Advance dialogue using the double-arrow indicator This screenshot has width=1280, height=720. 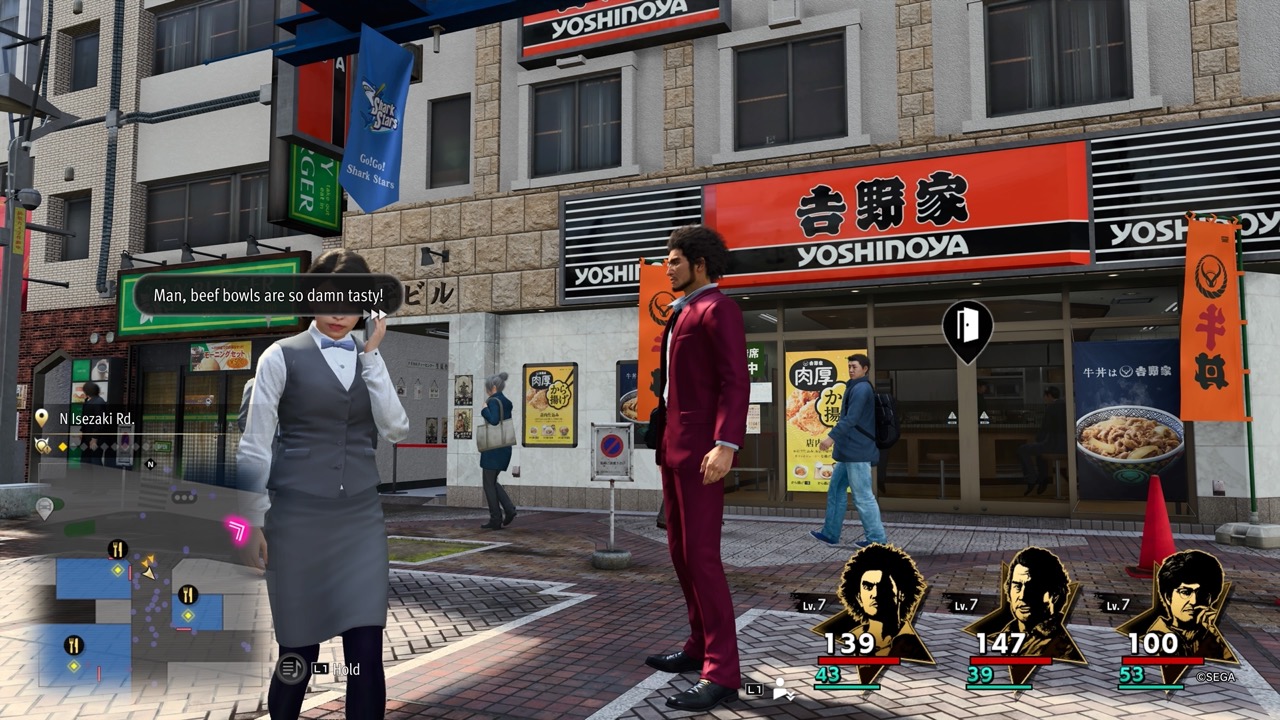[376, 313]
